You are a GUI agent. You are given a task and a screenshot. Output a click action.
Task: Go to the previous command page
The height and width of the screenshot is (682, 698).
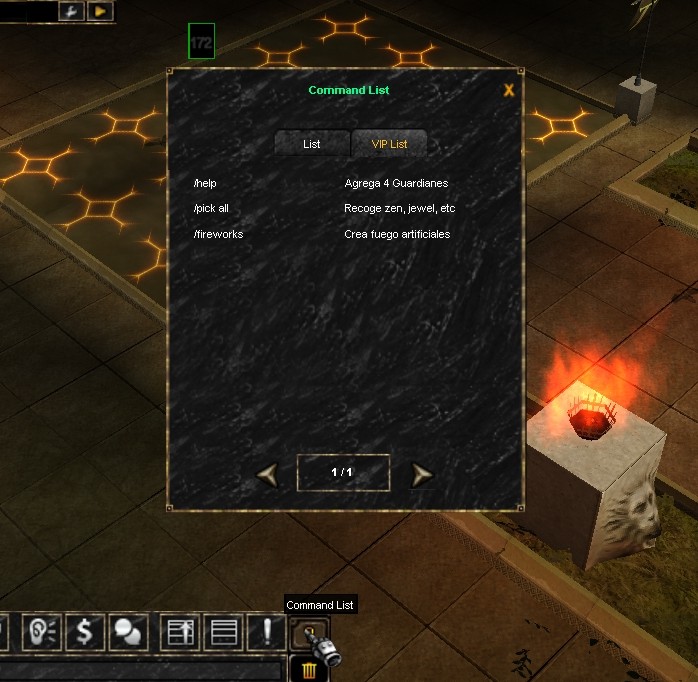267,474
